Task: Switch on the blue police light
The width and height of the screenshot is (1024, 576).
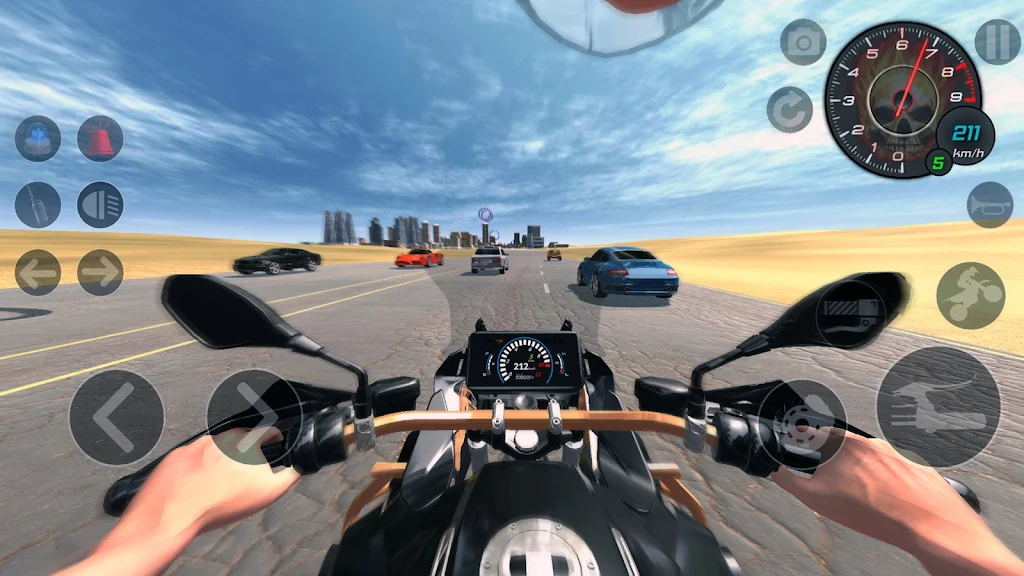Action: point(38,139)
